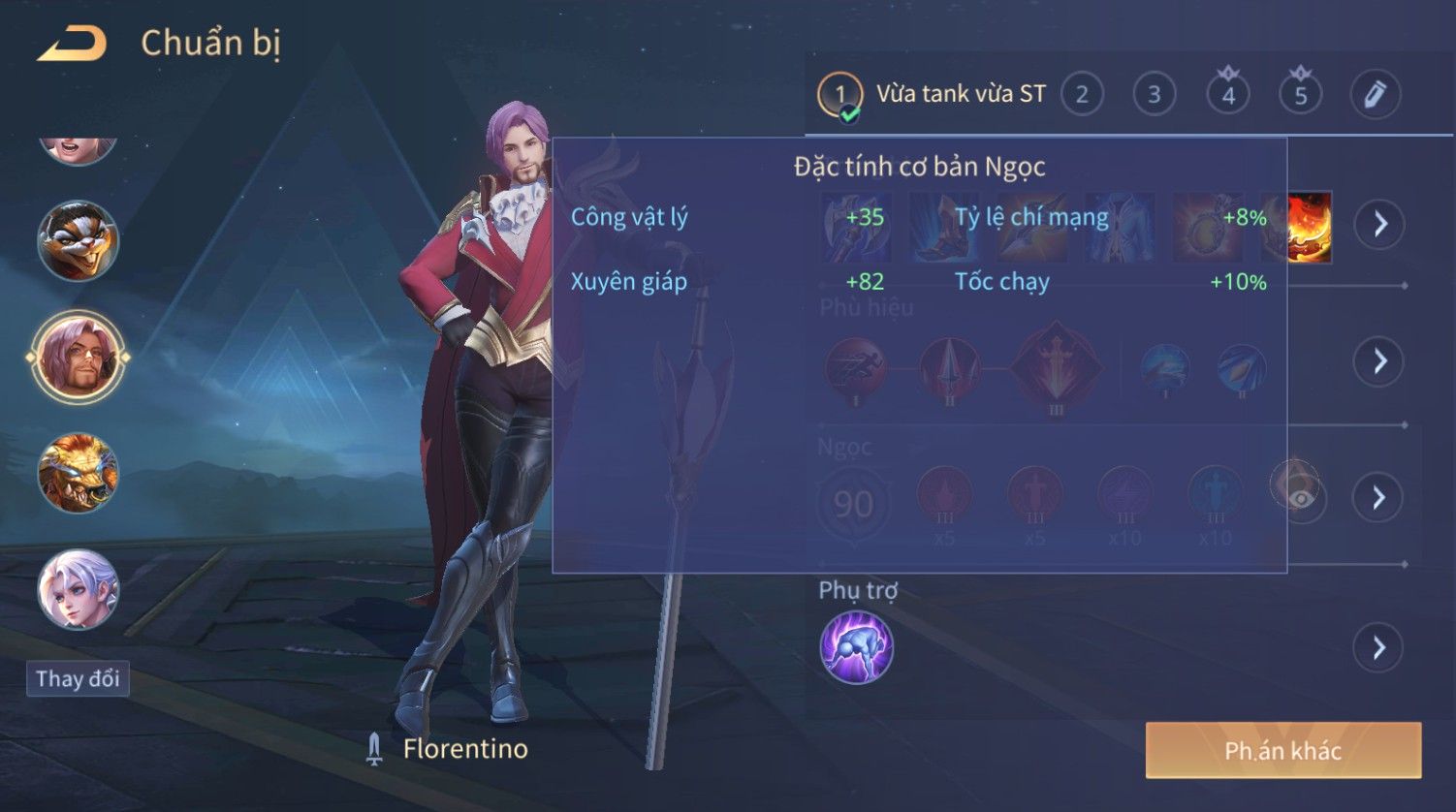The image size is (1456, 812).
Task: Open the equipment build arrow
Action: [x=1379, y=225]
